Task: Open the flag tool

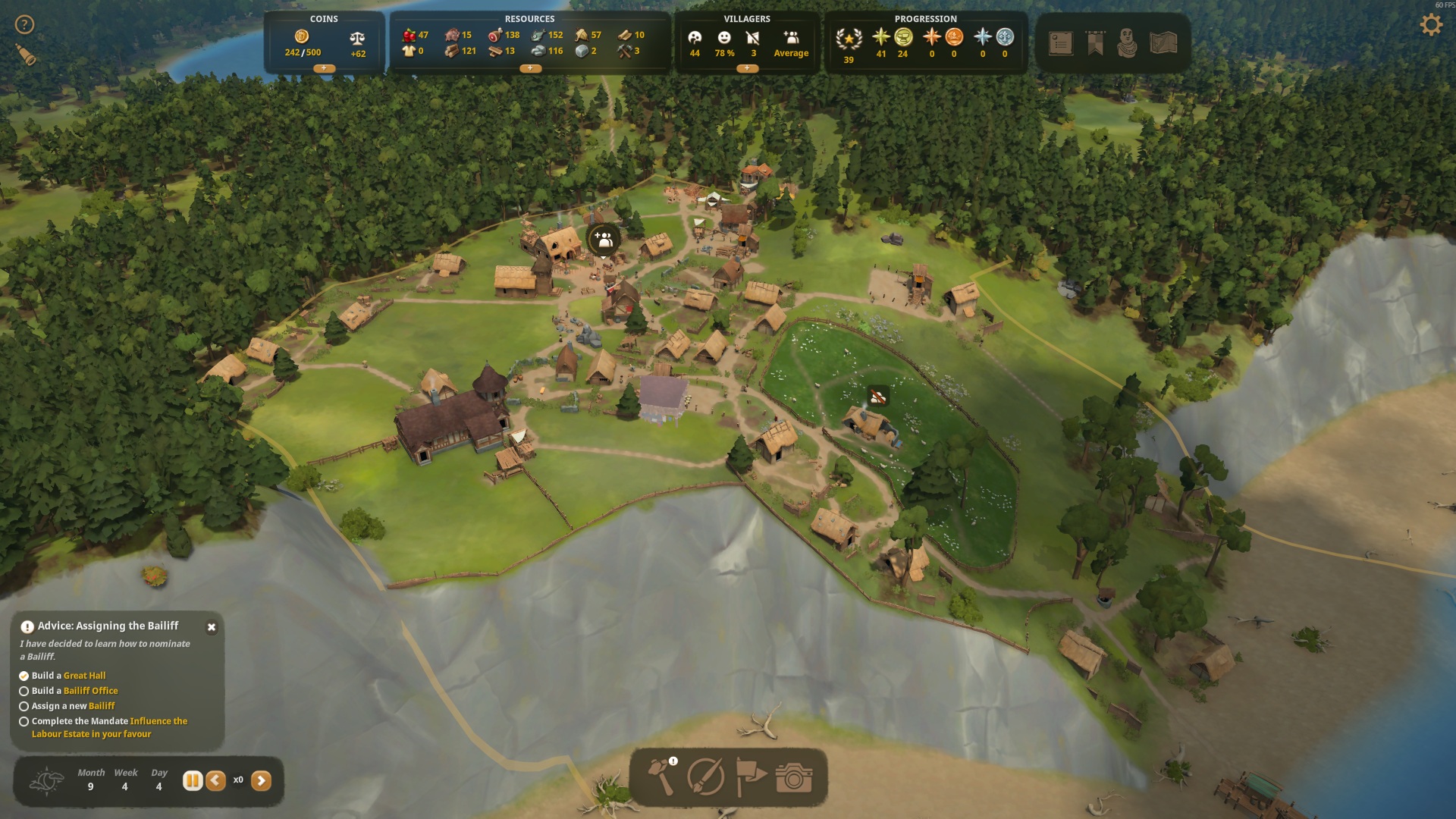Action: point(750,777)
